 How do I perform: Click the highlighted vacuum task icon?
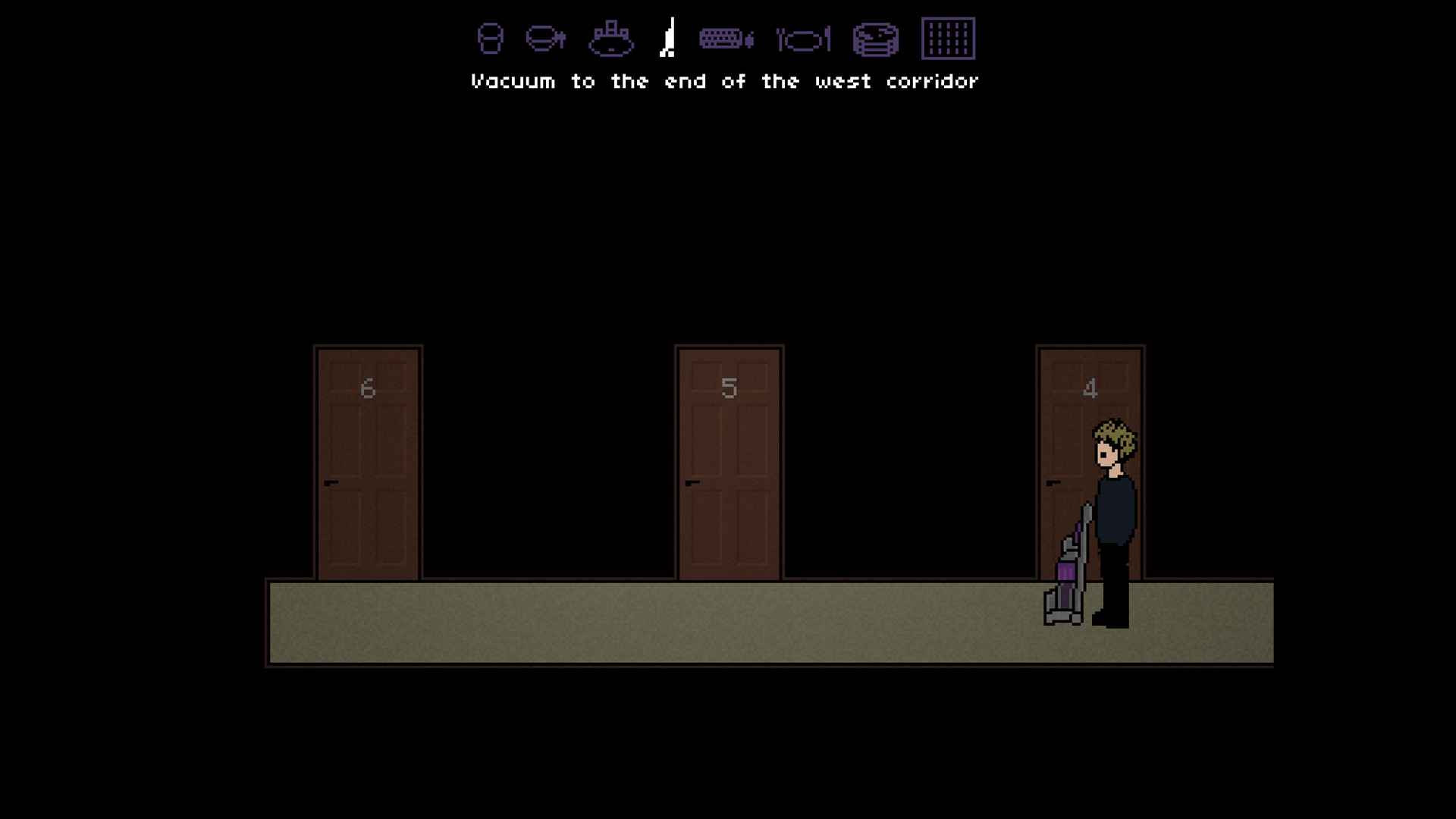(668, 36)
